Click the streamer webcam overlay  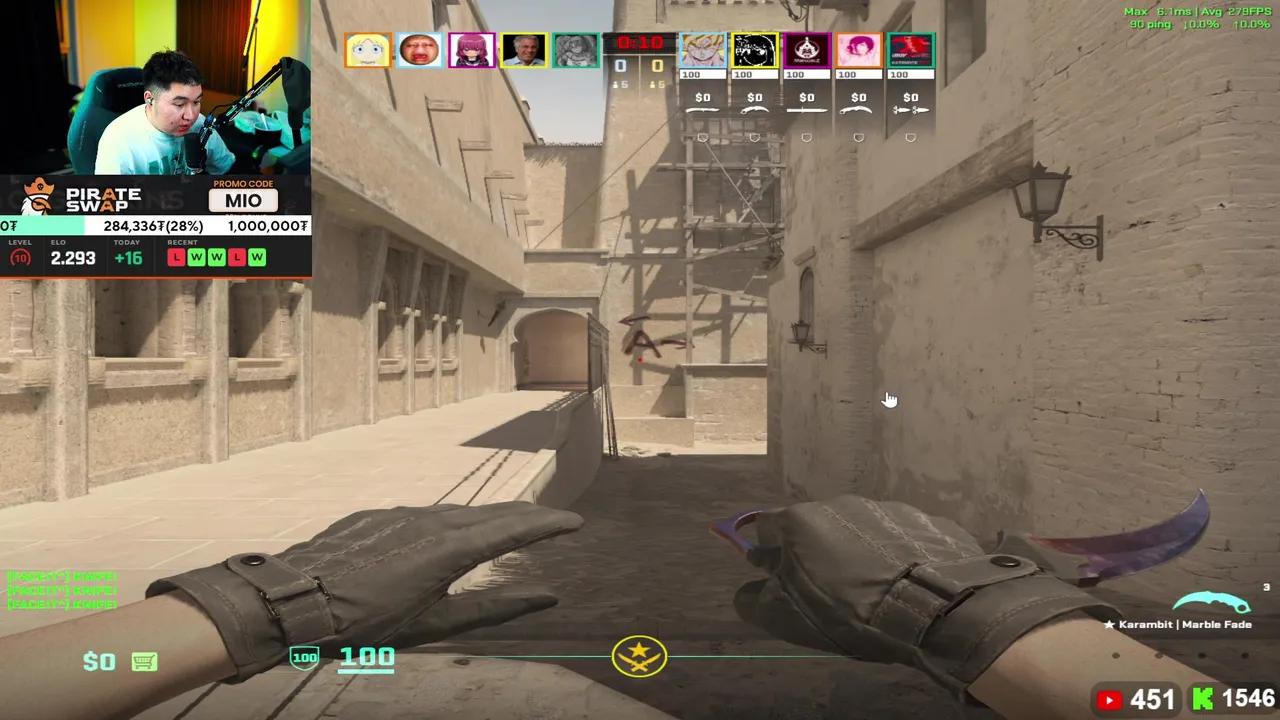[x=155, y=85]
